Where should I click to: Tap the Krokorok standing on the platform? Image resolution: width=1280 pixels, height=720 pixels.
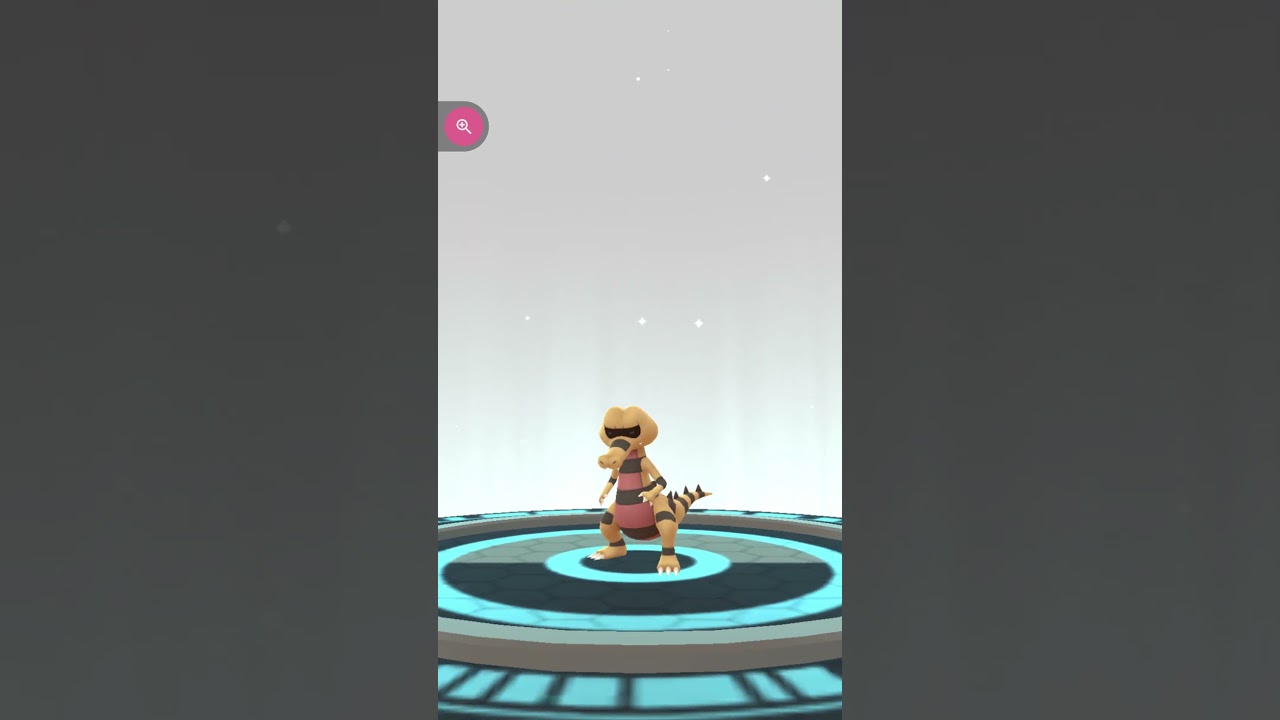tap(635, 490)
